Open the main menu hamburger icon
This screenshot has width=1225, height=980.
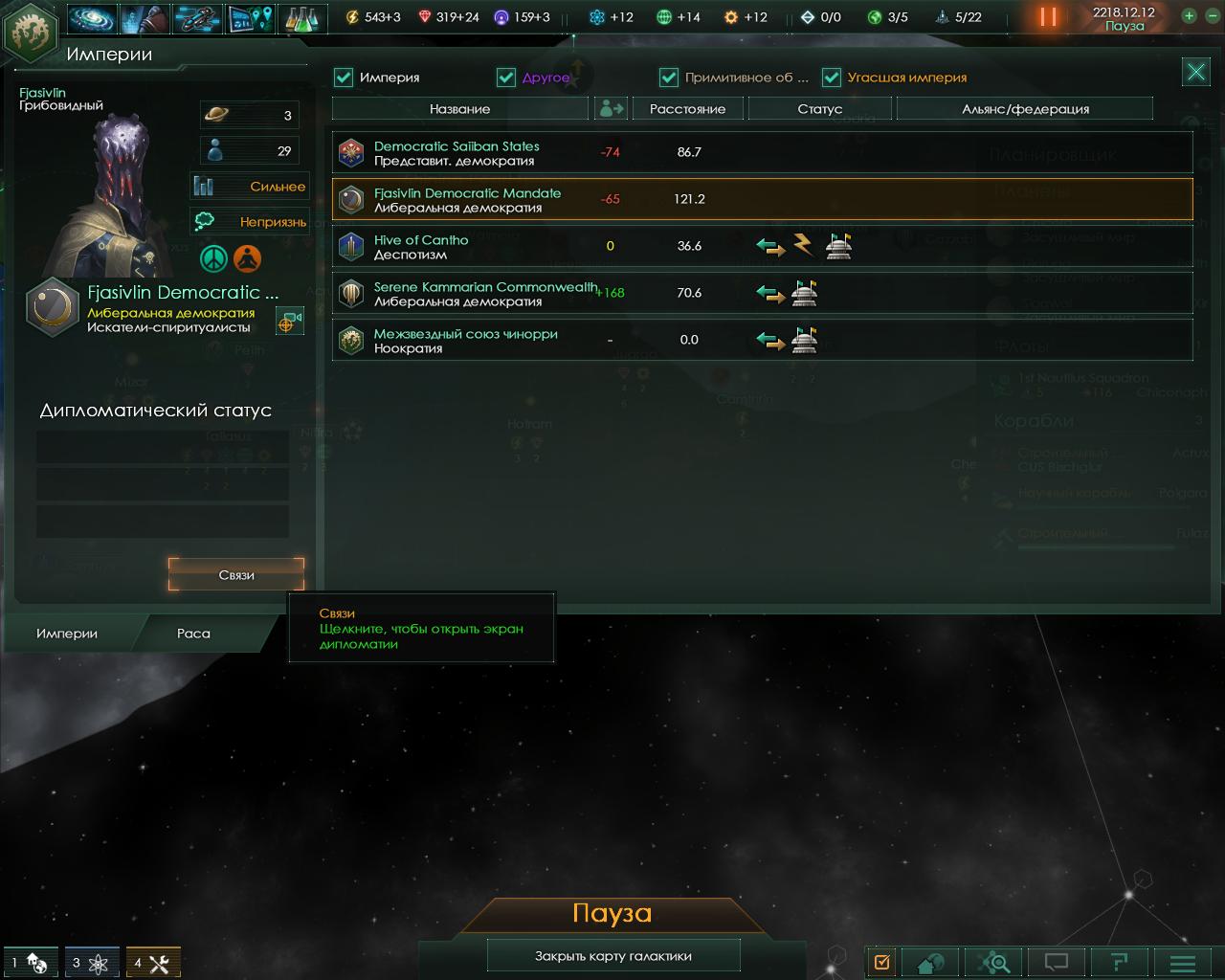coord(1183,963)
